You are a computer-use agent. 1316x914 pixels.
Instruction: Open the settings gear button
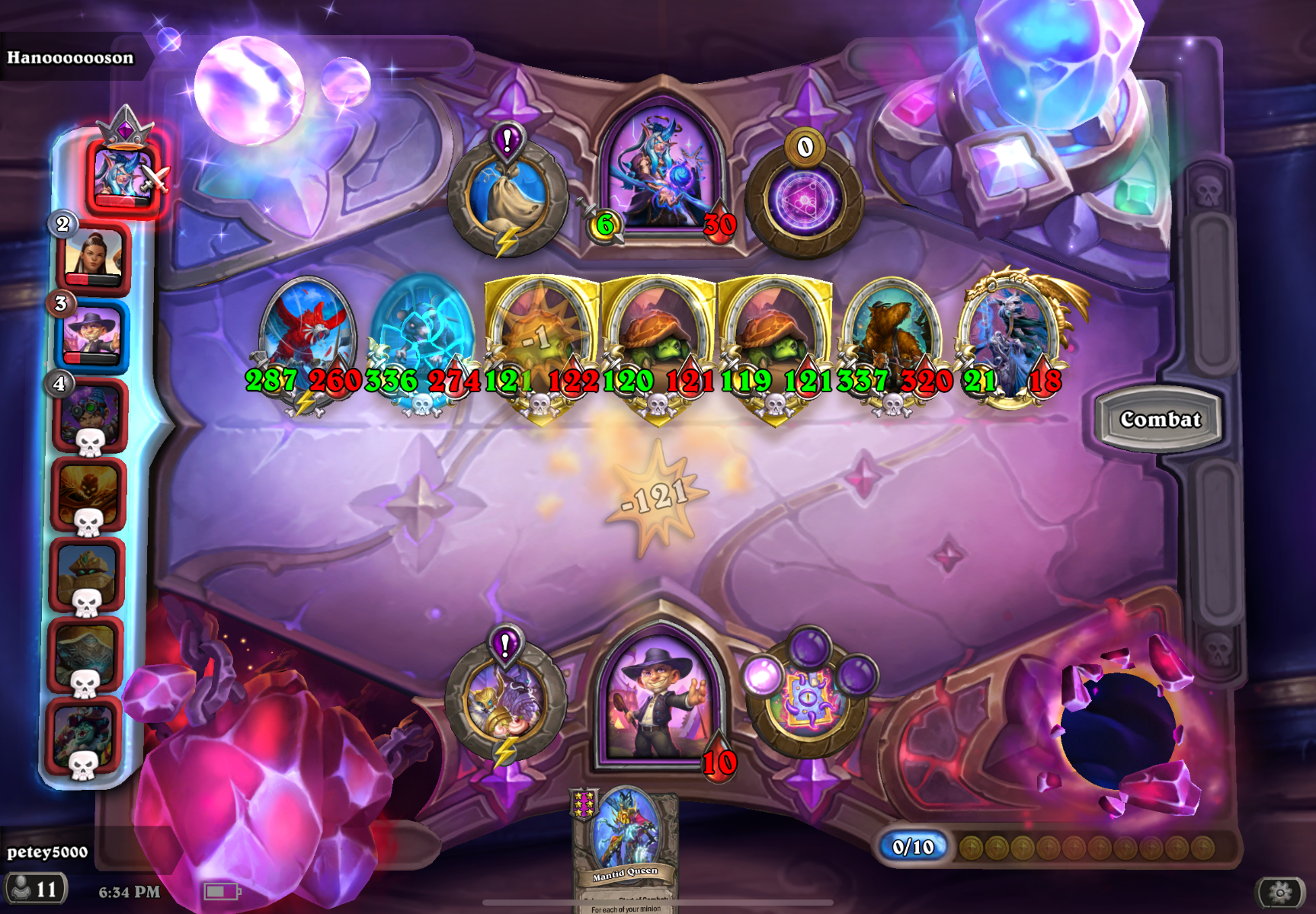click(x=1279, y=892)
